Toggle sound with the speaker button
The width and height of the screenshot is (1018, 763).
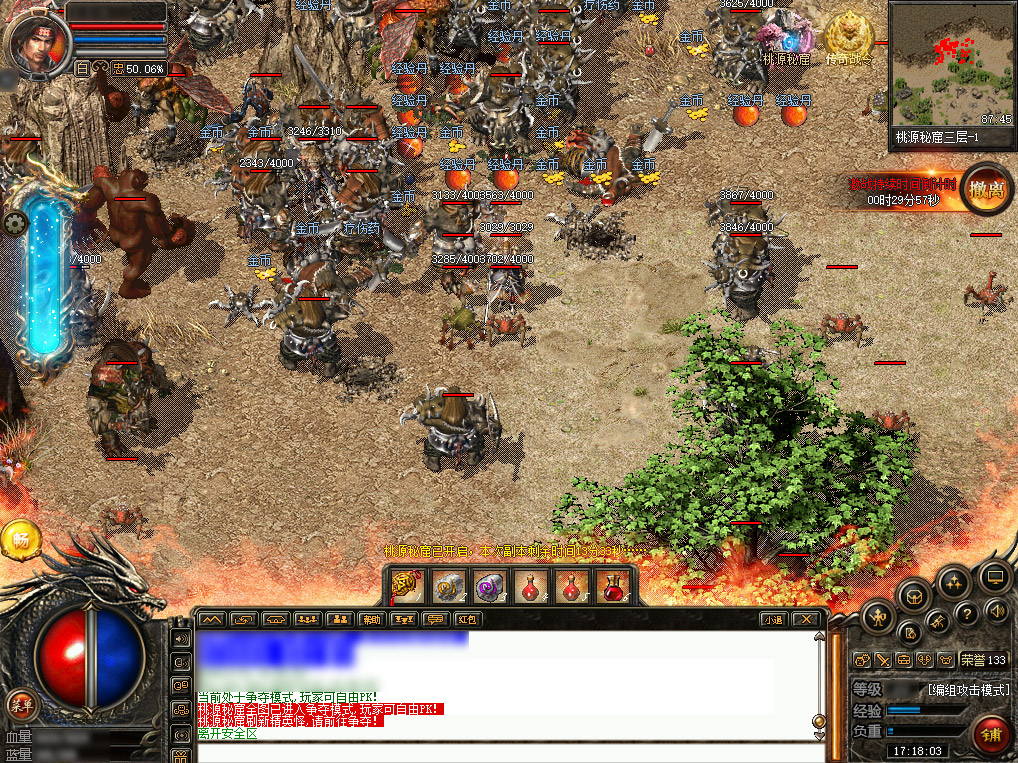coord(995,609)
